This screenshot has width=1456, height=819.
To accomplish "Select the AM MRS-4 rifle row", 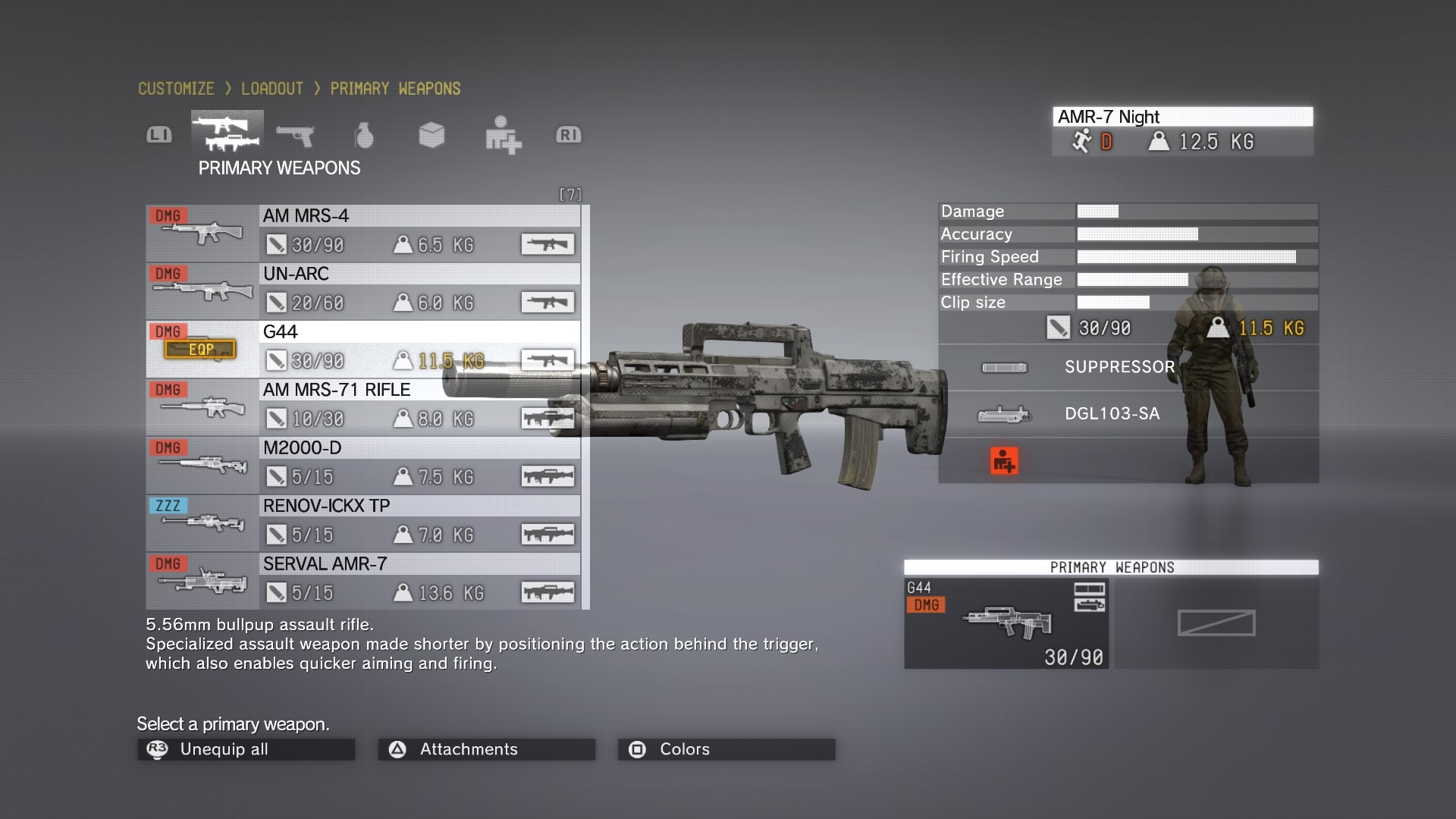I will tap(364, 233).
